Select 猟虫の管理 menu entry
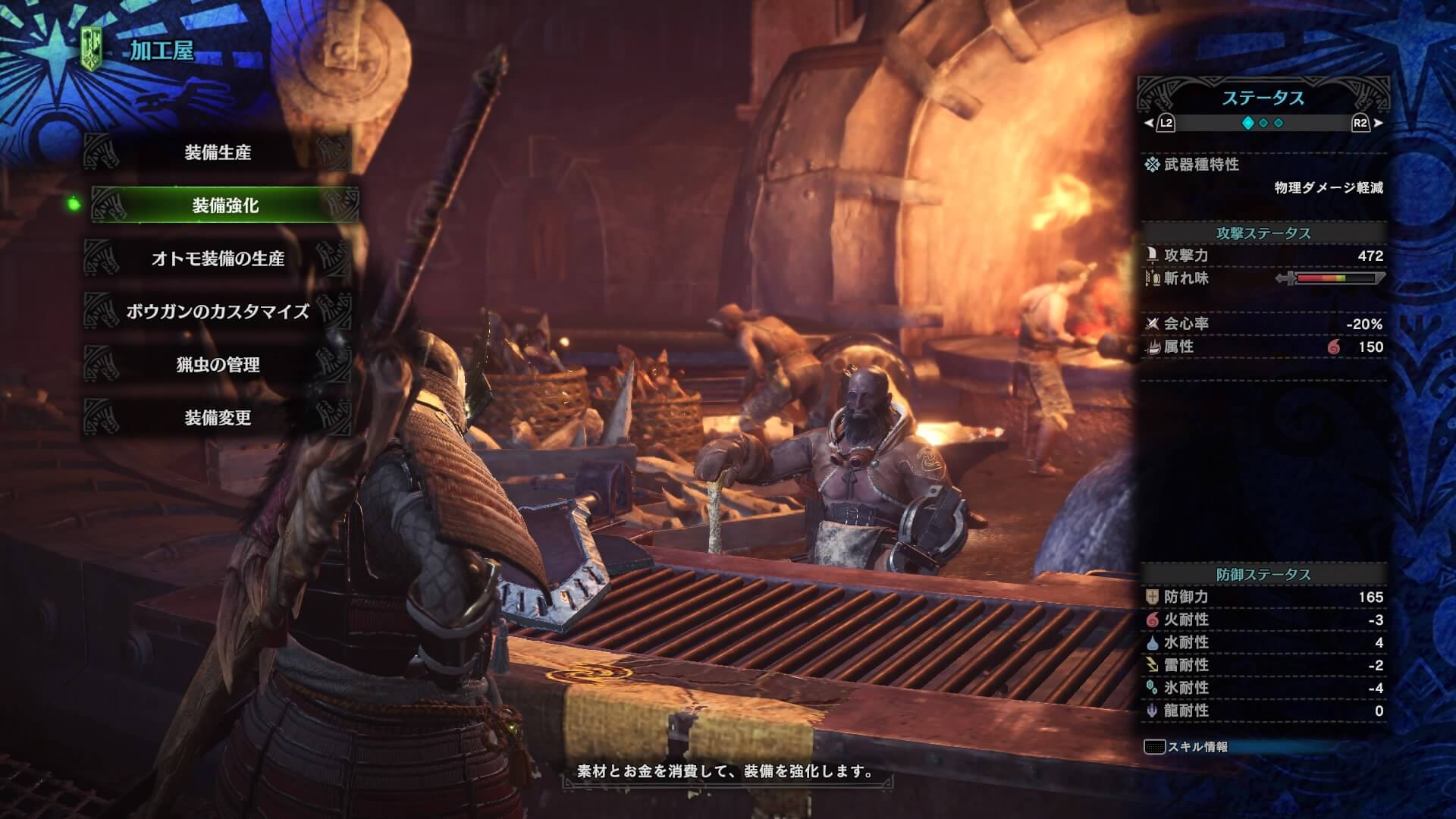The image size is (1456, 819). (218, 365)
